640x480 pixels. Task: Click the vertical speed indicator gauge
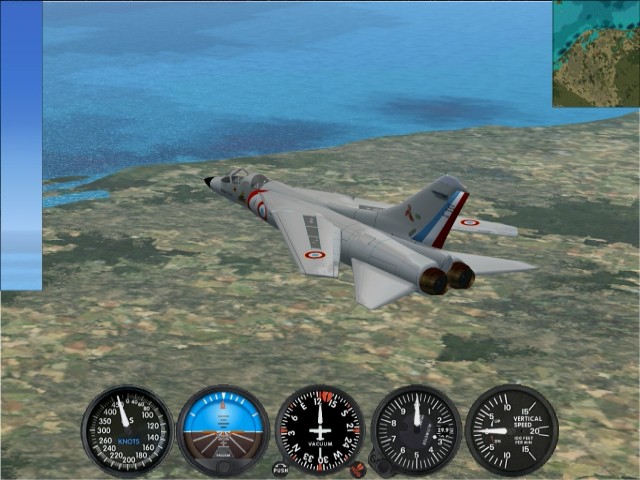511,430
